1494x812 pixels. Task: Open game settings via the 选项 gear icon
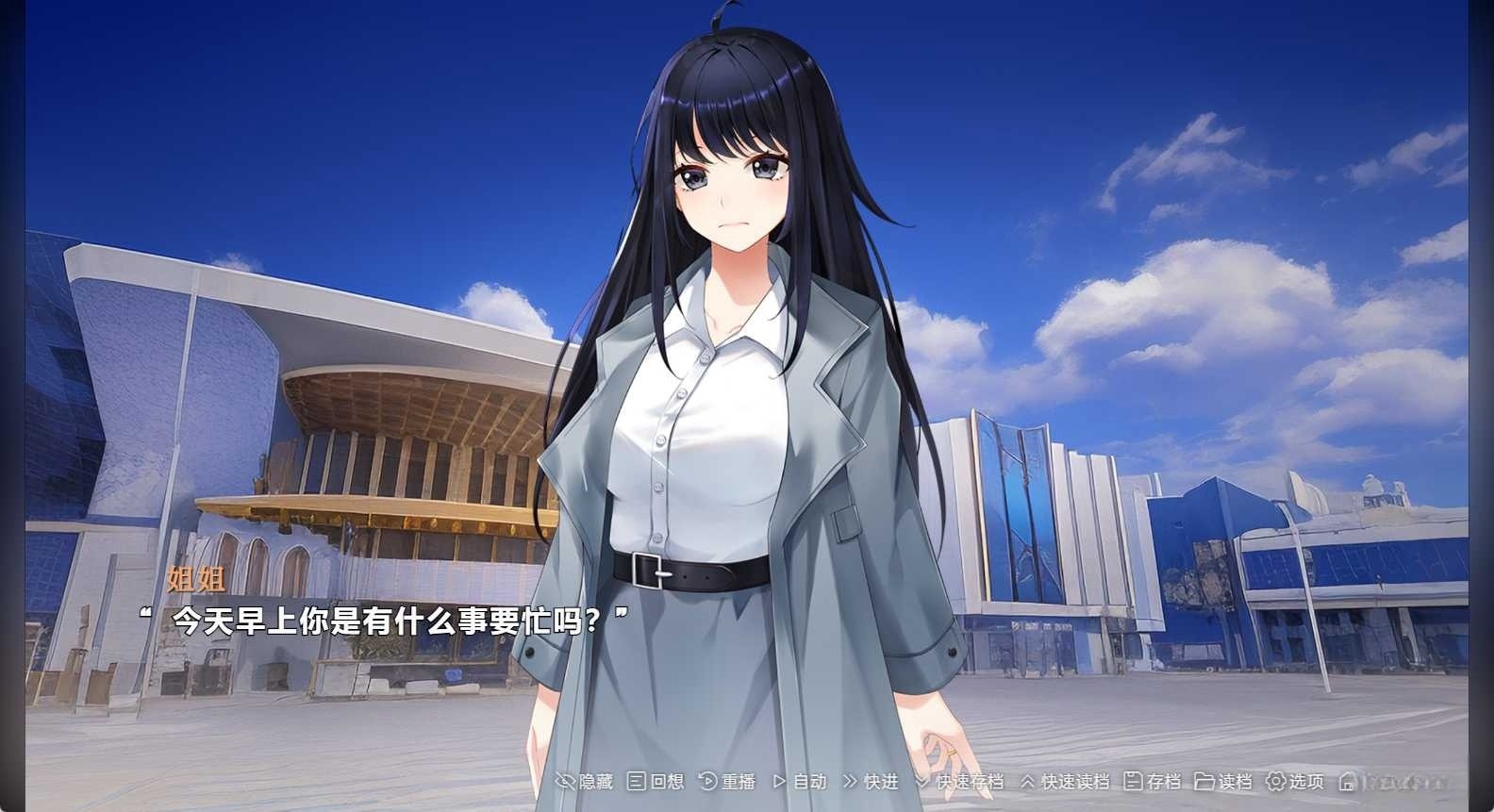point(1273,782)
